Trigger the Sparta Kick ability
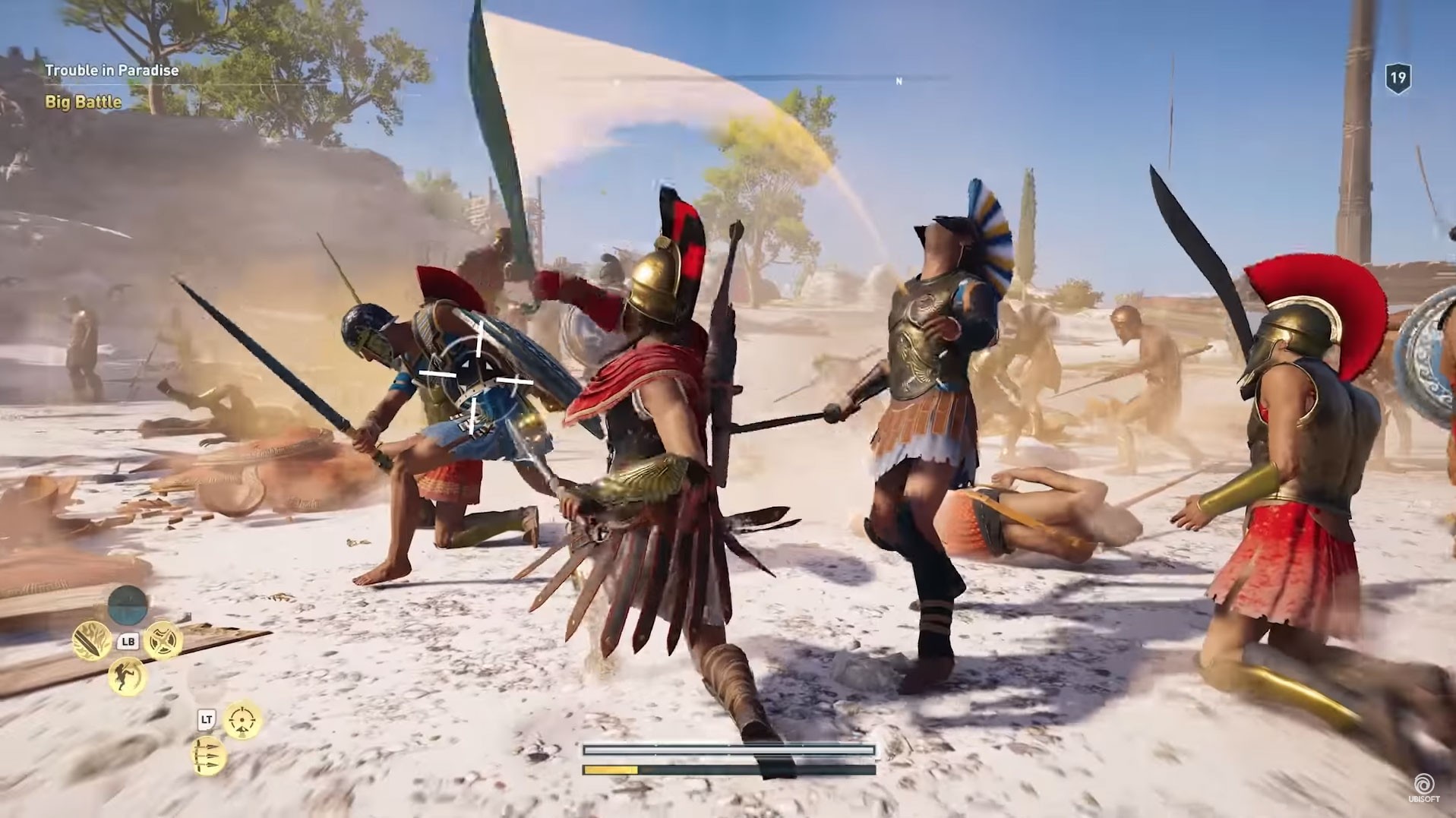The width and height of the screenshot is (1456, 818). click(127, 676)
